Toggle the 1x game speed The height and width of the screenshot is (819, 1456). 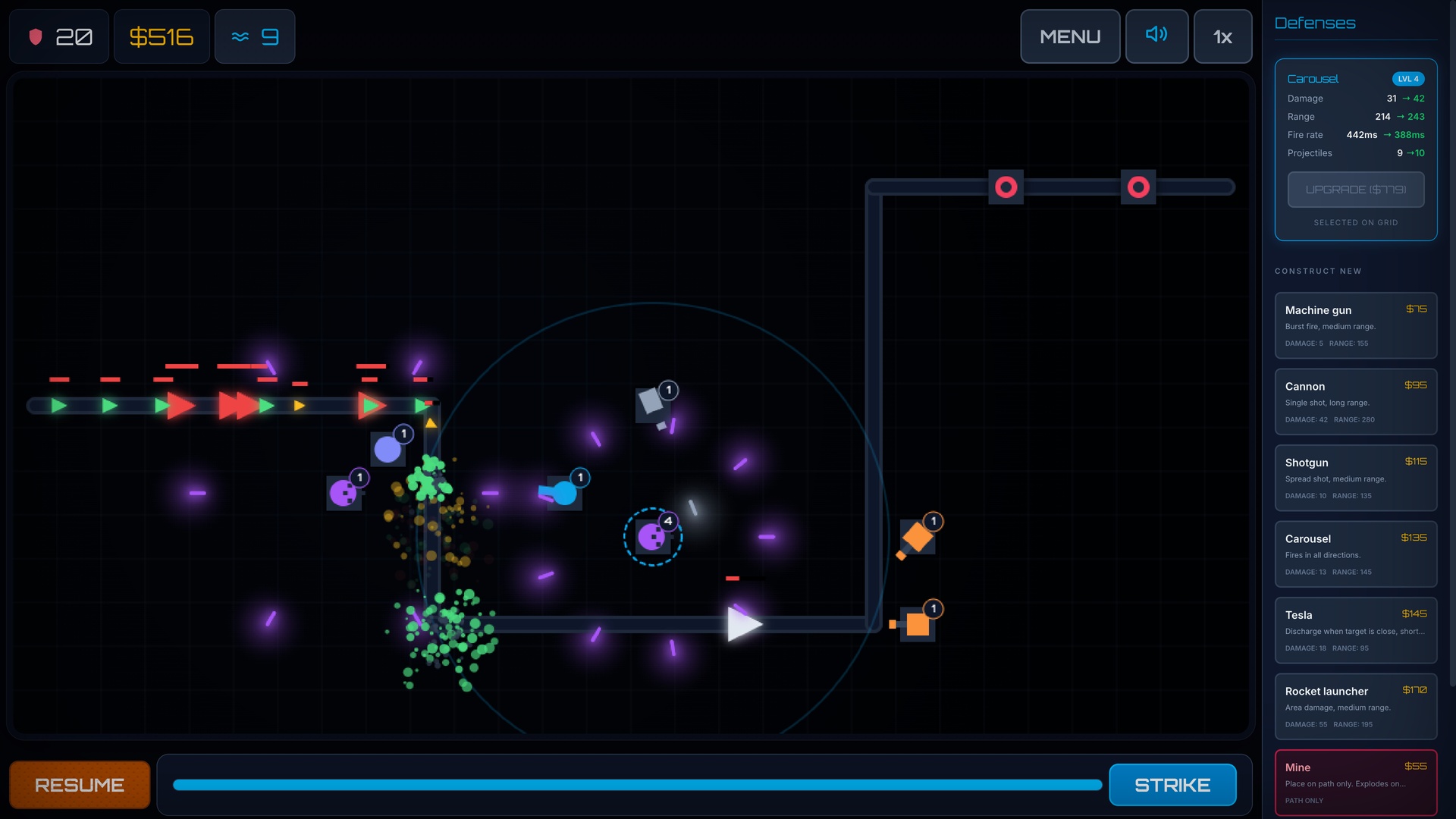tap(1222, 36)
